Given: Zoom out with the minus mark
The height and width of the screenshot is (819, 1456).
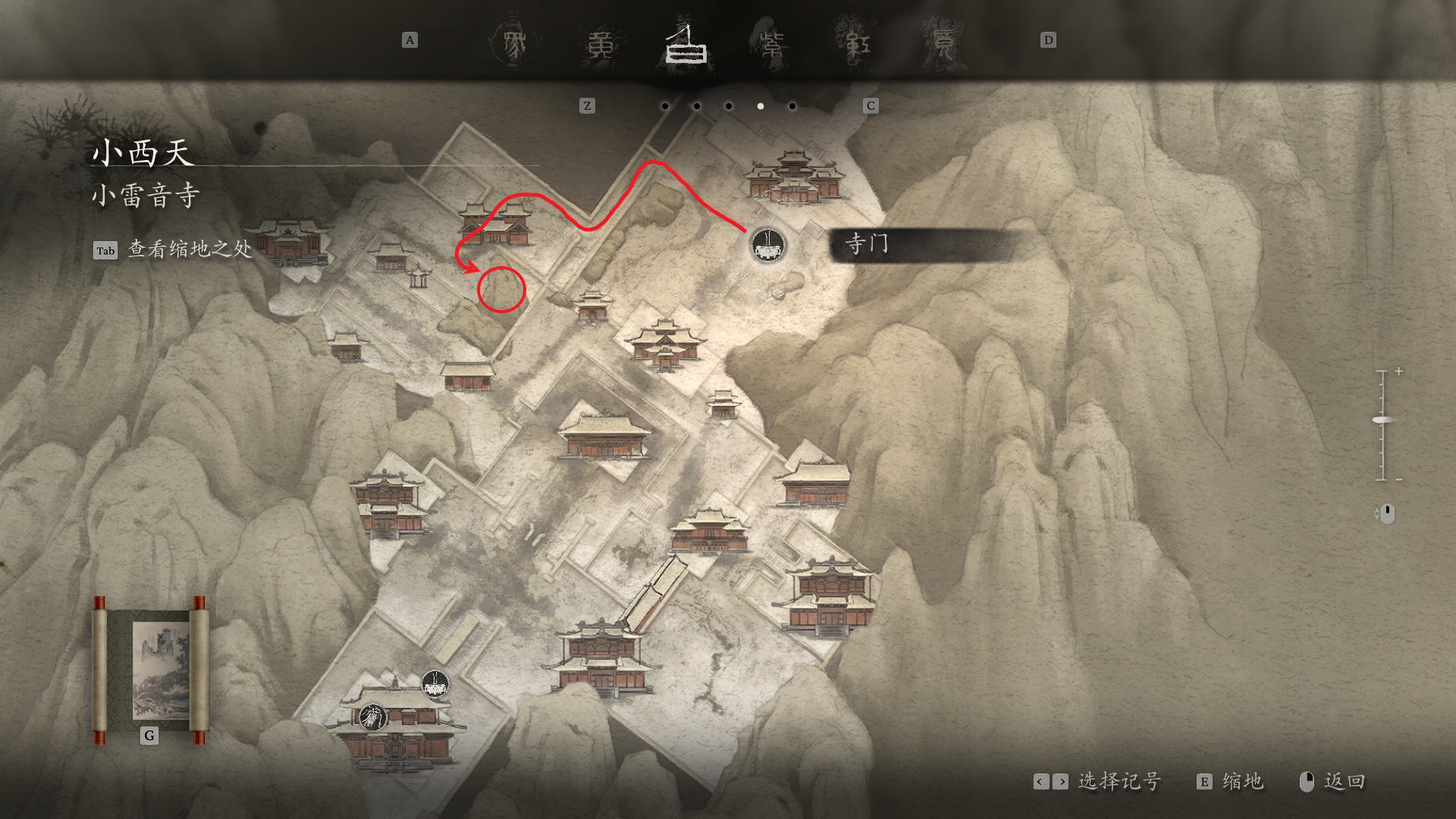Looking at the screenshot, I should [x=1398, y=479].
